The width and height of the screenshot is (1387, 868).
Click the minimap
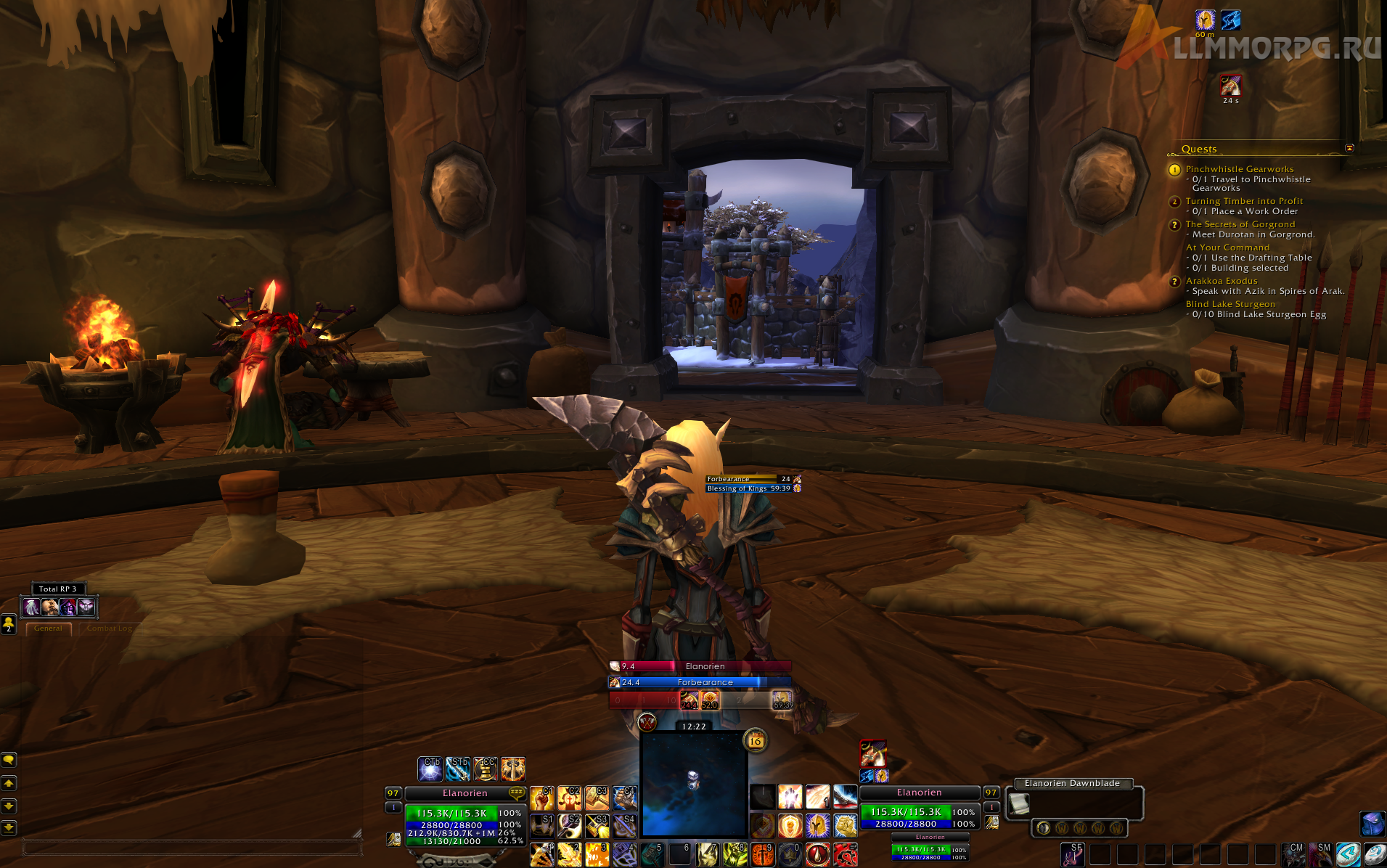point(693,784)
